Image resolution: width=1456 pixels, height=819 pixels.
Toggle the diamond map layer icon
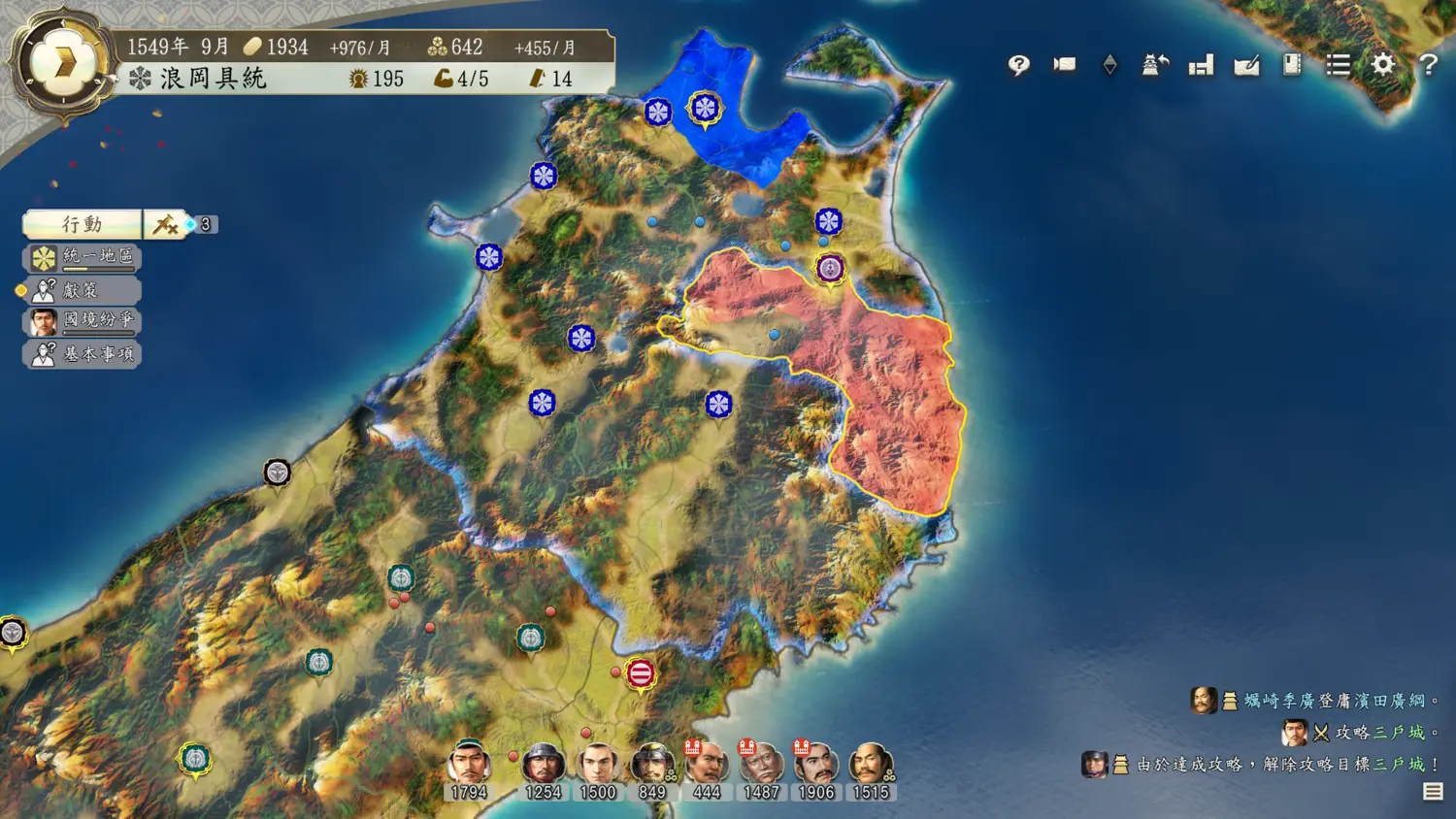point(1109,65)
